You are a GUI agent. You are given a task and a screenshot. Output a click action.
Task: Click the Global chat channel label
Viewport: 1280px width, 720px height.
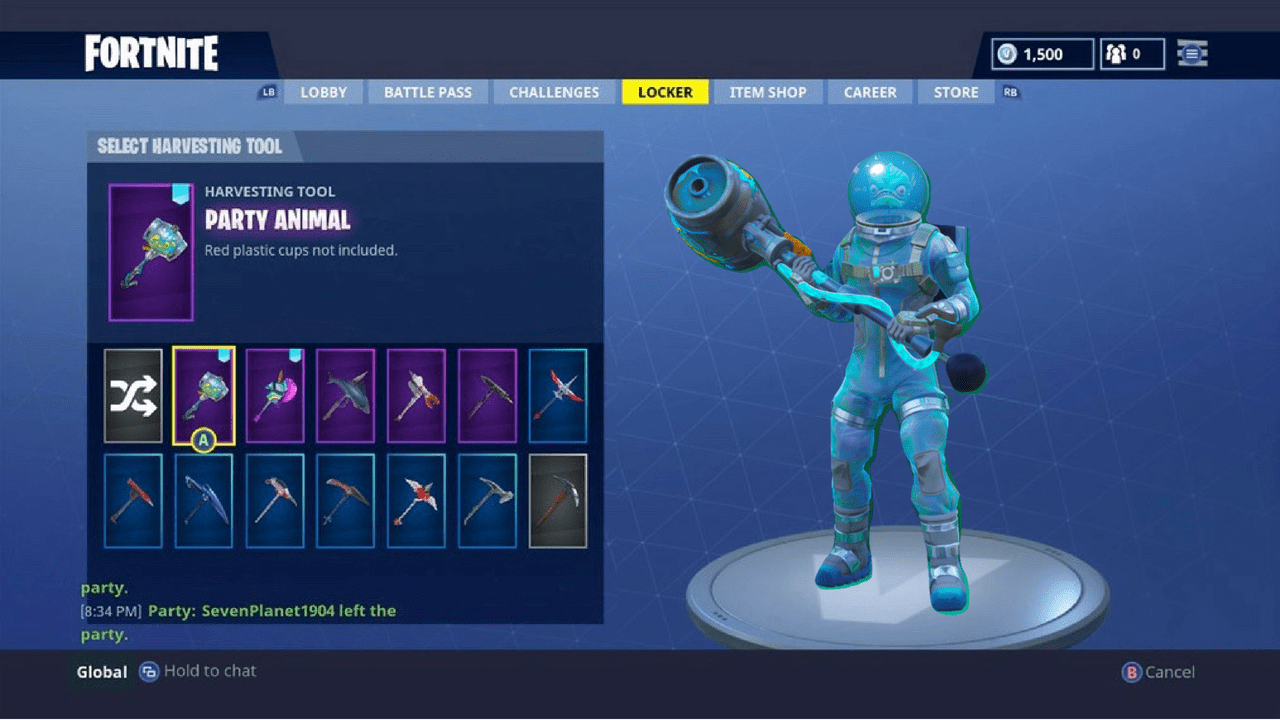100,672
